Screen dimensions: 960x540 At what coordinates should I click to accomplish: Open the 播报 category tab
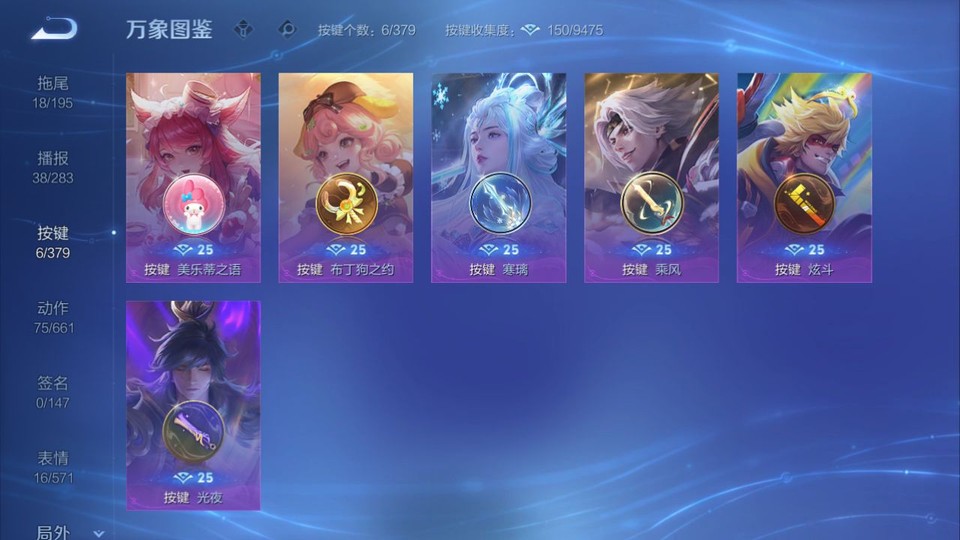53,167
